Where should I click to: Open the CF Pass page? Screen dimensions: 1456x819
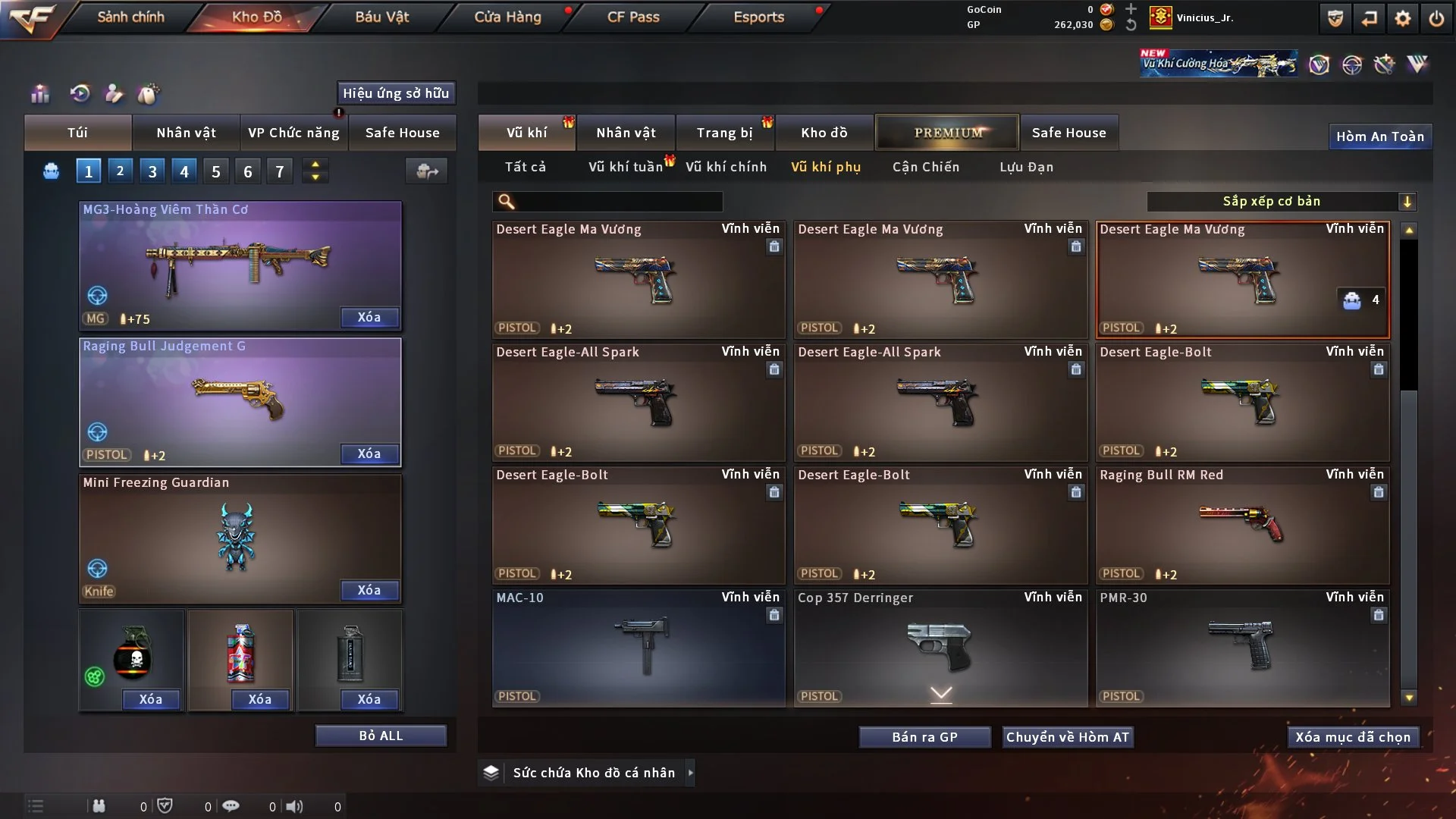point(633,17)
